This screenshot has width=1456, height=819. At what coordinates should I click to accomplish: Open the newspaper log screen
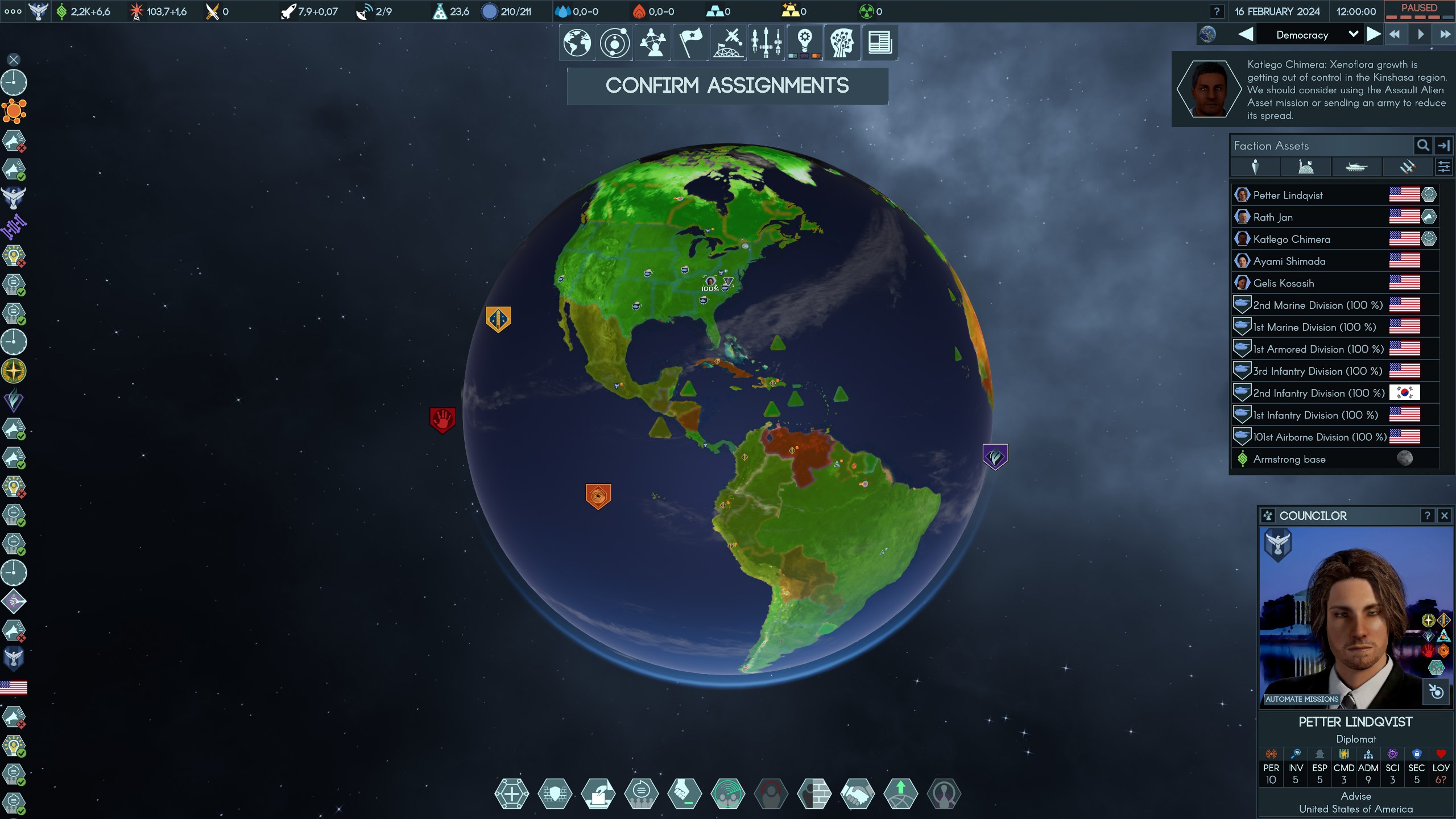(x=880, y=43)
